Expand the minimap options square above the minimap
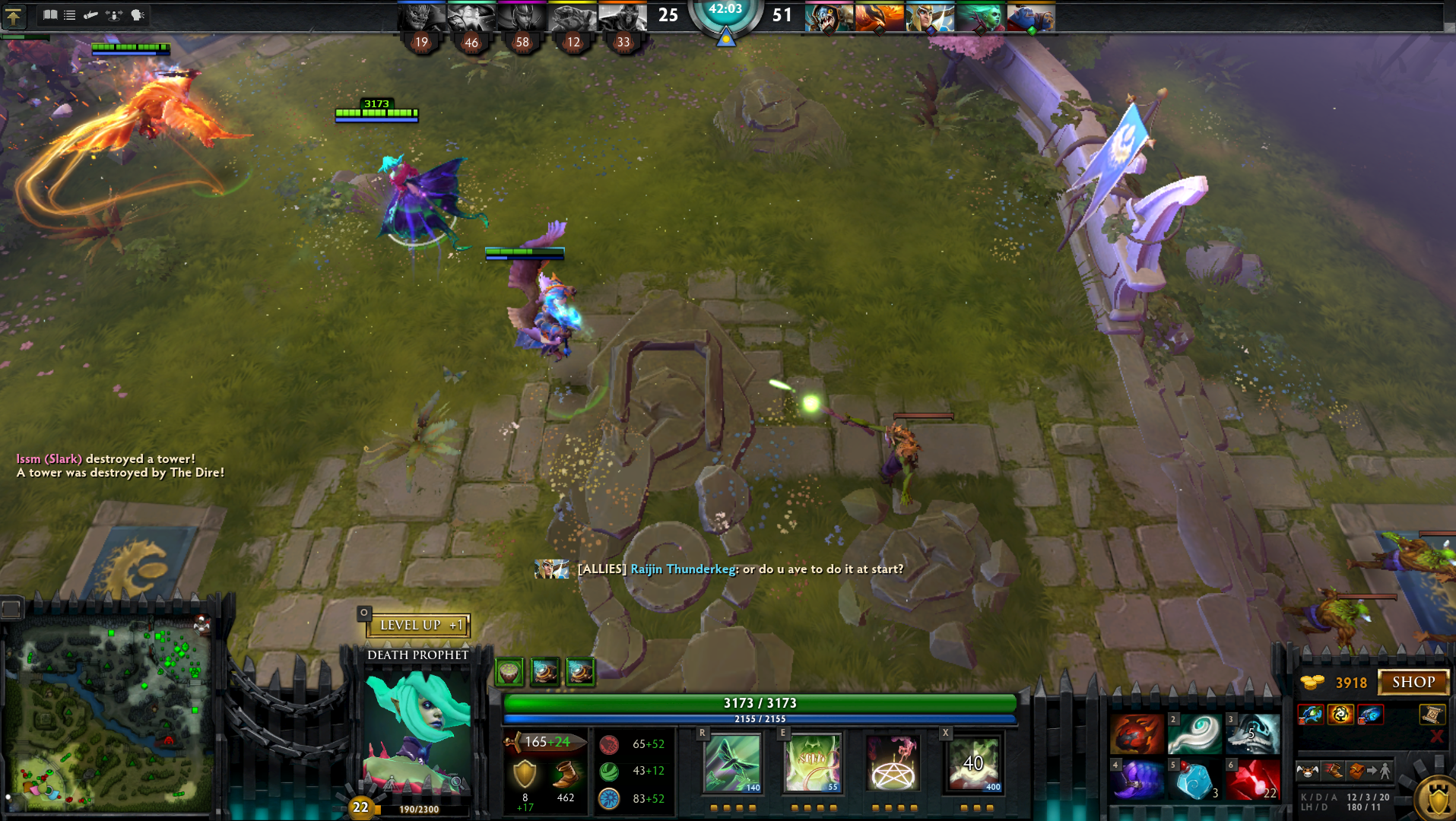This screenshot has height=821, width=1456. pos(11,604)
